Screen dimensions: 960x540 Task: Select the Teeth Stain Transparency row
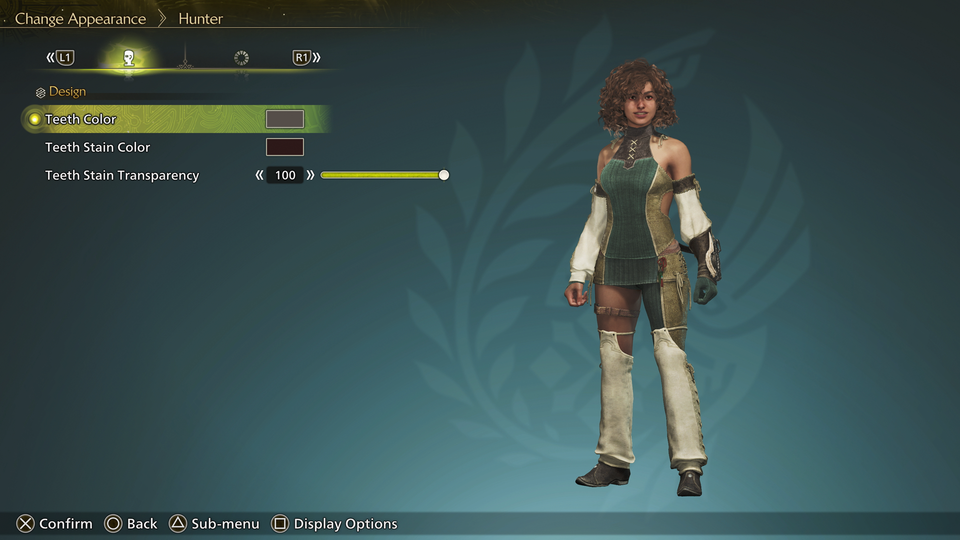[x=121, y=175]
